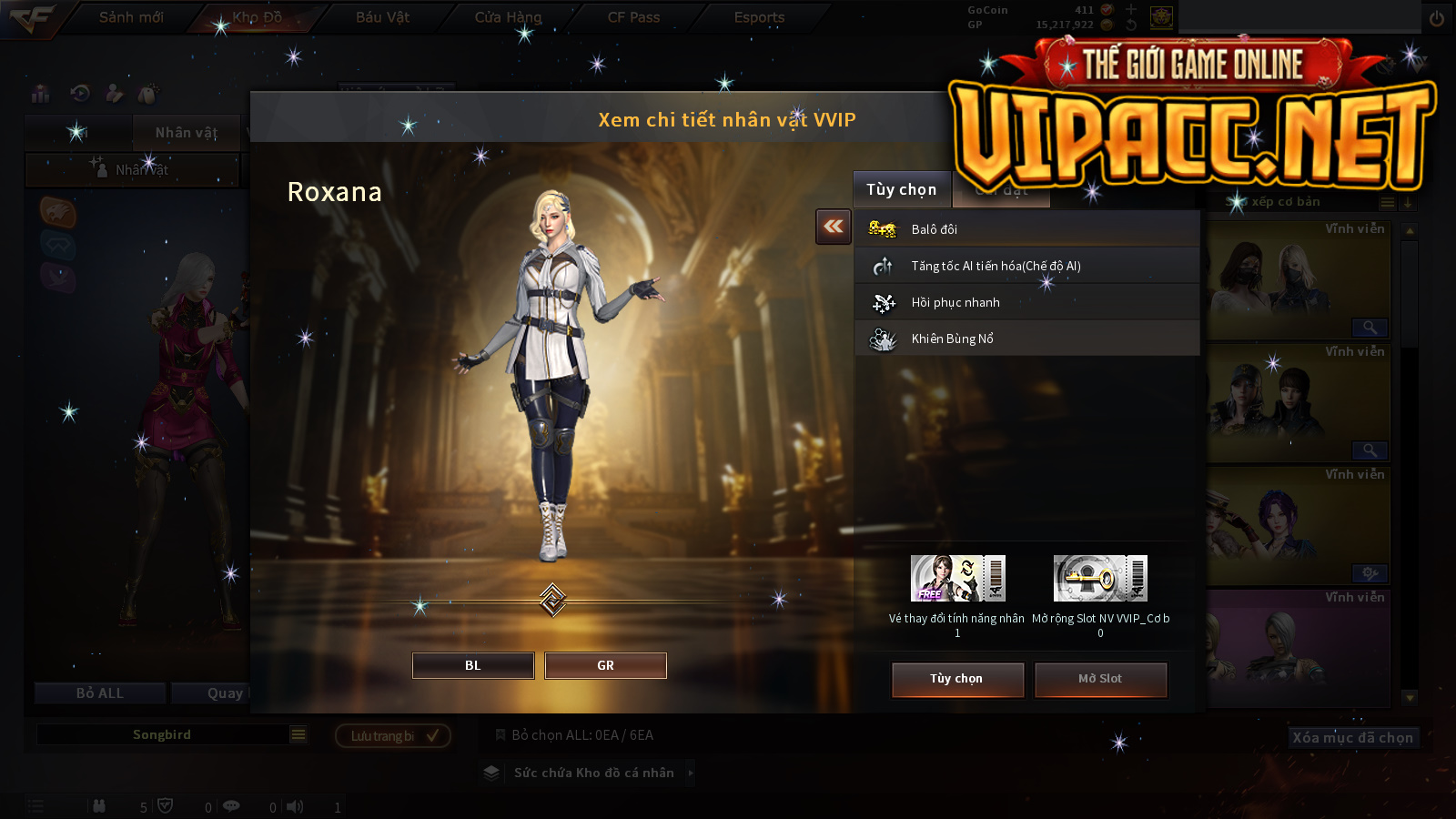
Task: Select Tăng tốc AI tiến hóa option
Action: [x=1026, y=266]
